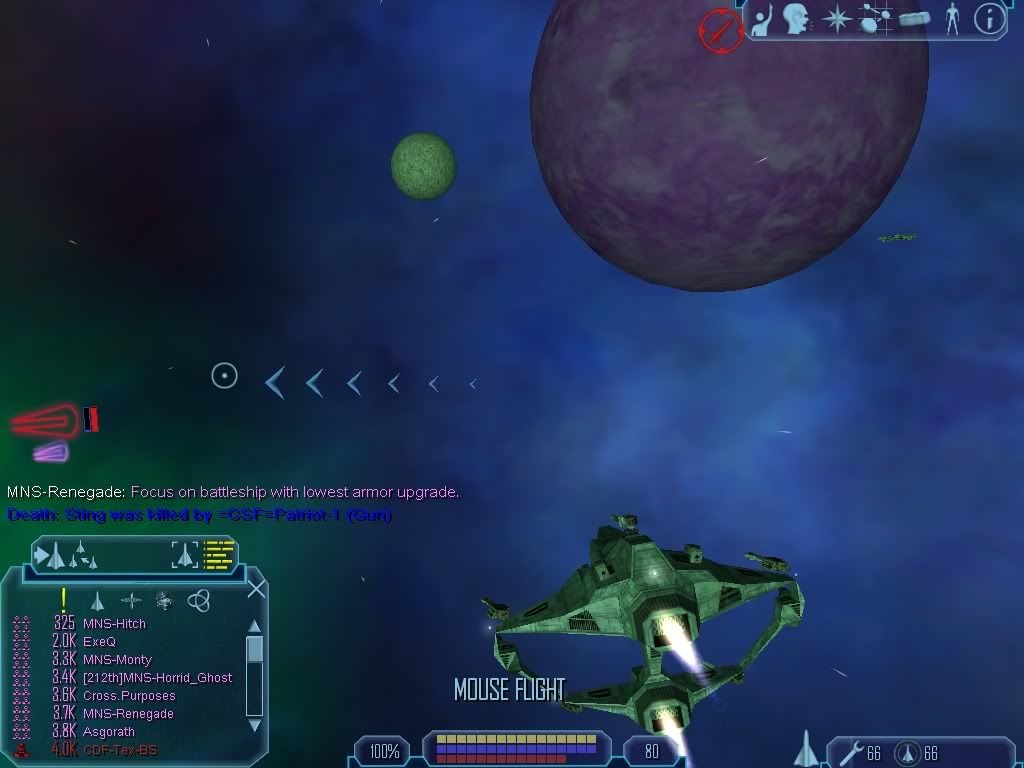Screen dimensions: 1024x768
Task: Open the information card icon
Action: 989,19
